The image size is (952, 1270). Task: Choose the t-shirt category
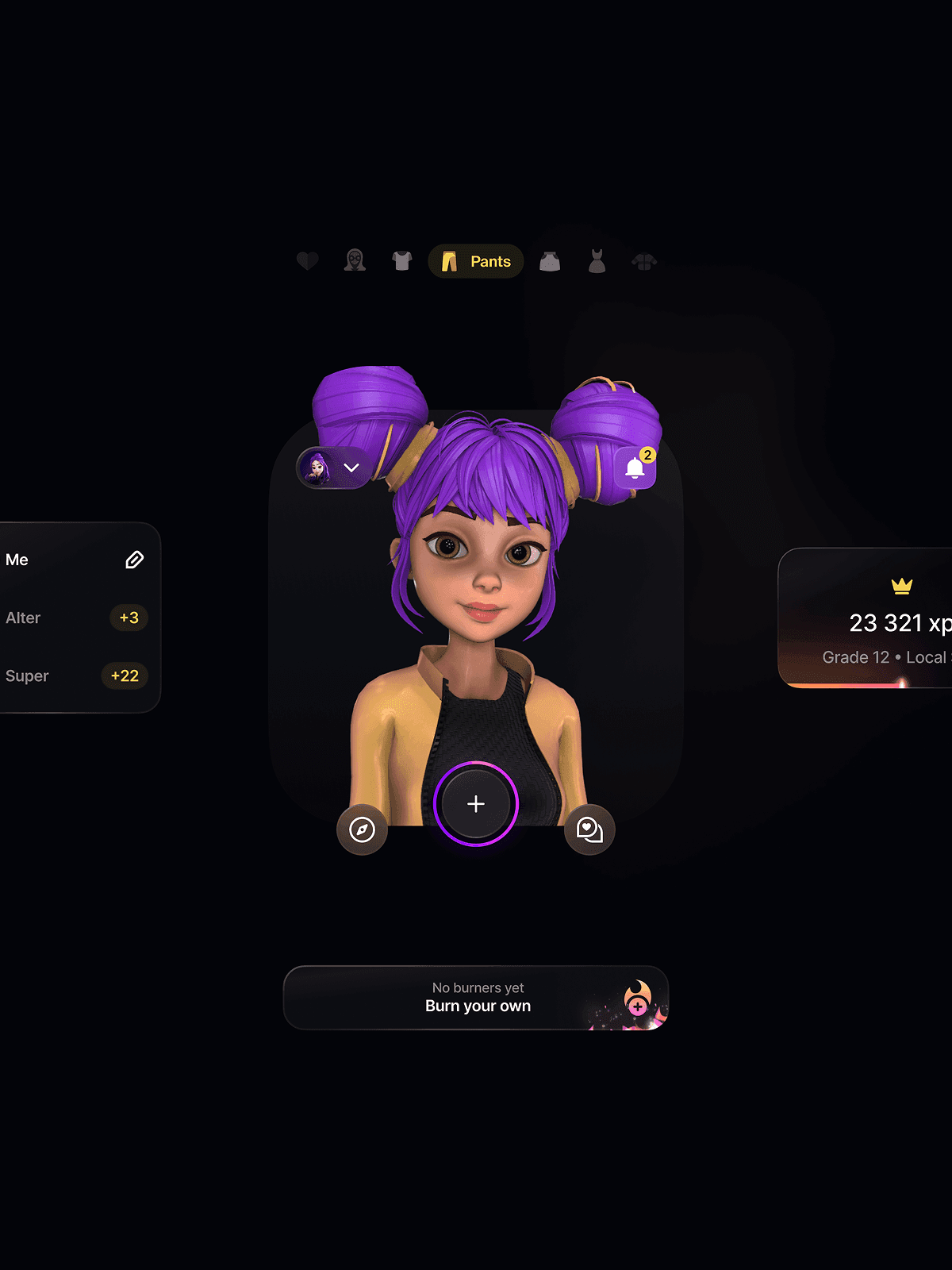click(x=402, y=260)
